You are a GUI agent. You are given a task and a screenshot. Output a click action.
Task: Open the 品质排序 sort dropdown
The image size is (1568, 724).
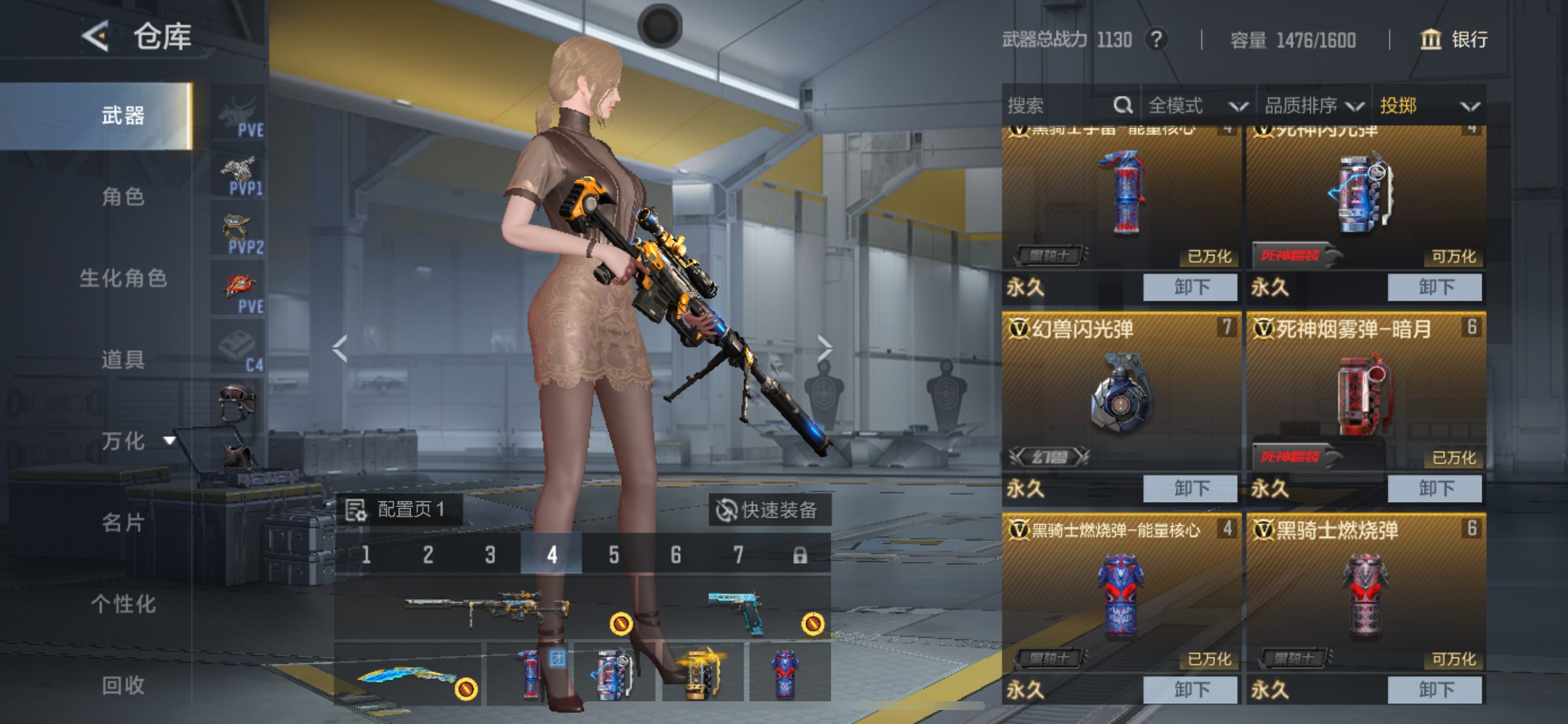1314,106
